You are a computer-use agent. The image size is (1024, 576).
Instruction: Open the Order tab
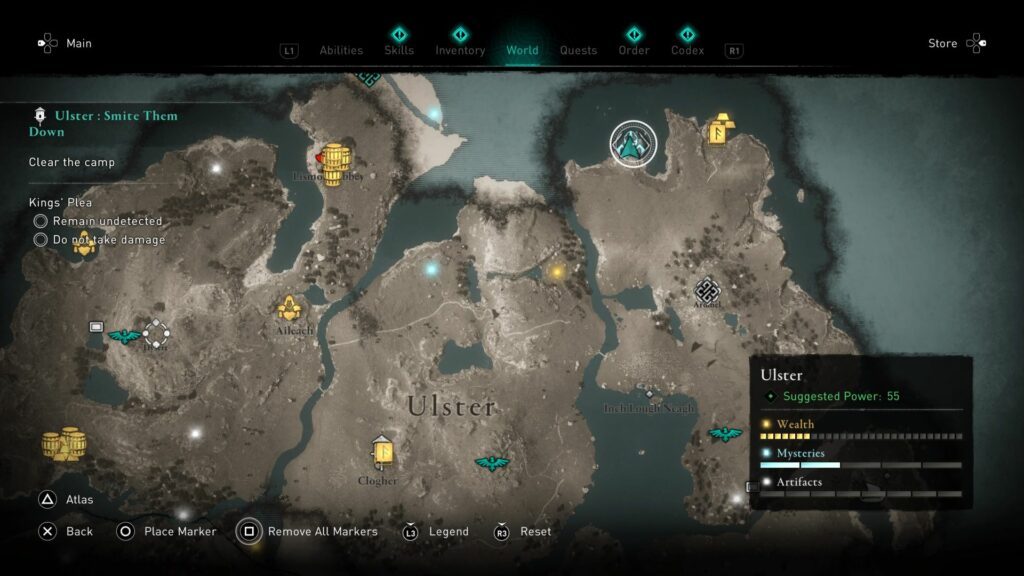[633, 50]
